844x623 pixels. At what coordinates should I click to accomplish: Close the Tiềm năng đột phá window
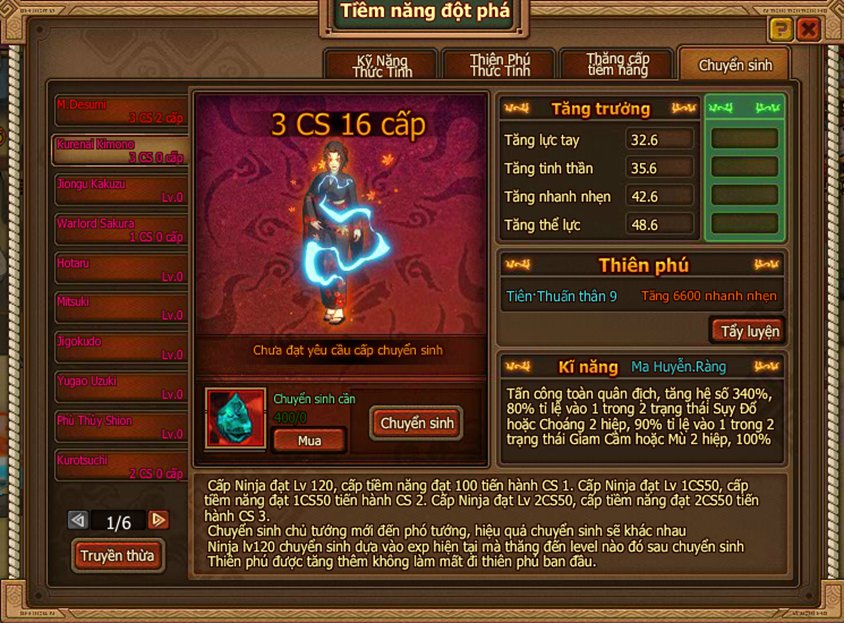pos(808,29)
